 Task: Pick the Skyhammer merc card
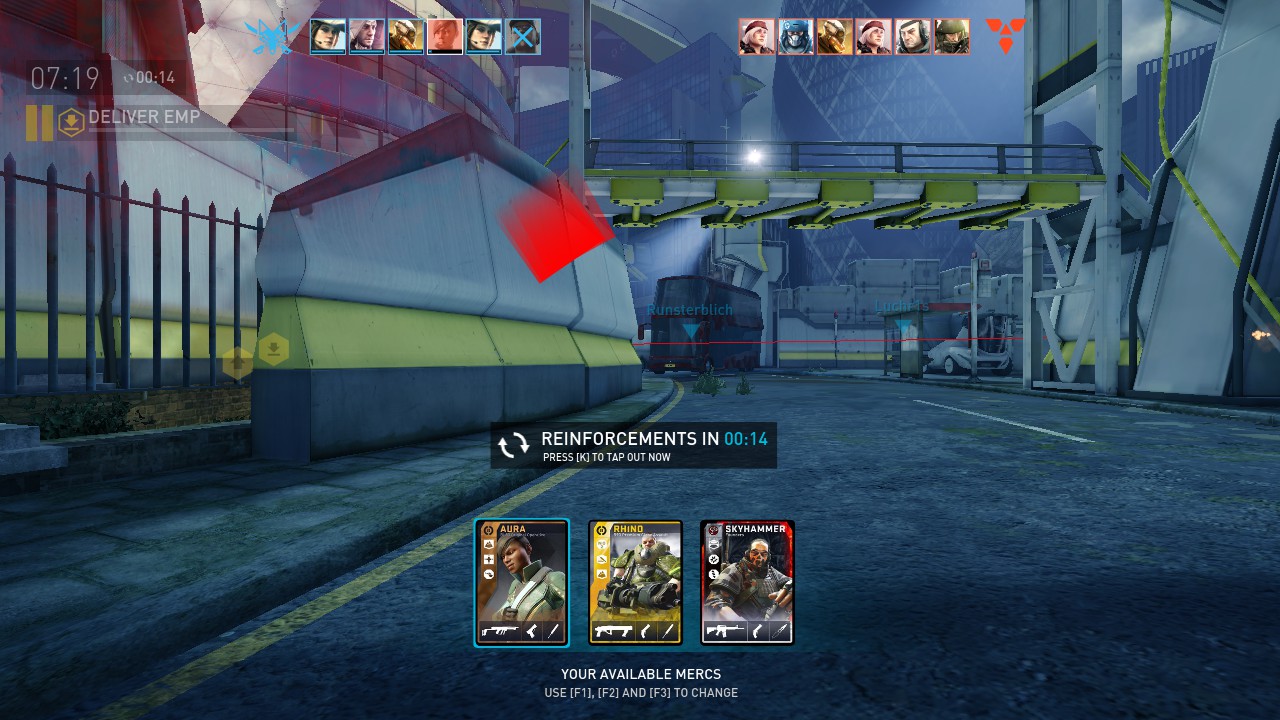(x=747, y=582)
